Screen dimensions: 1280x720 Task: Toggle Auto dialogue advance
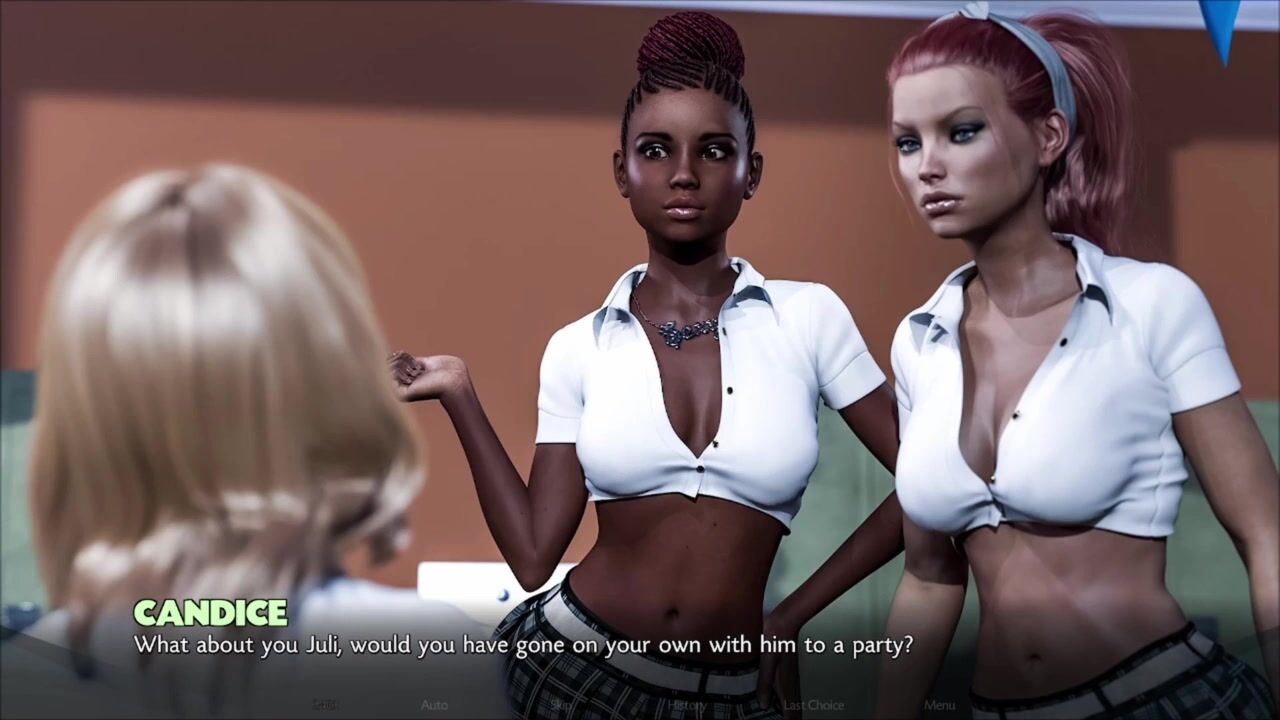(434, 705)
